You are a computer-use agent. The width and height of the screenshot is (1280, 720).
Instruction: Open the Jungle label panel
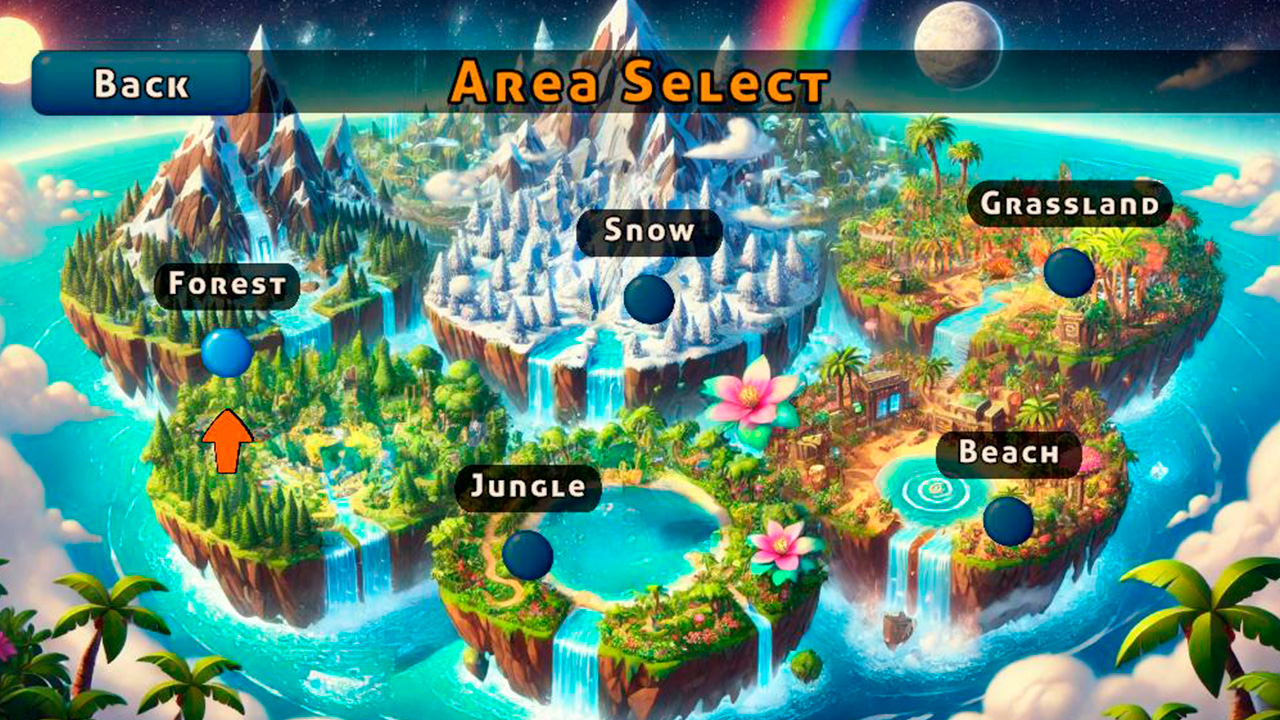pos(528,489)
